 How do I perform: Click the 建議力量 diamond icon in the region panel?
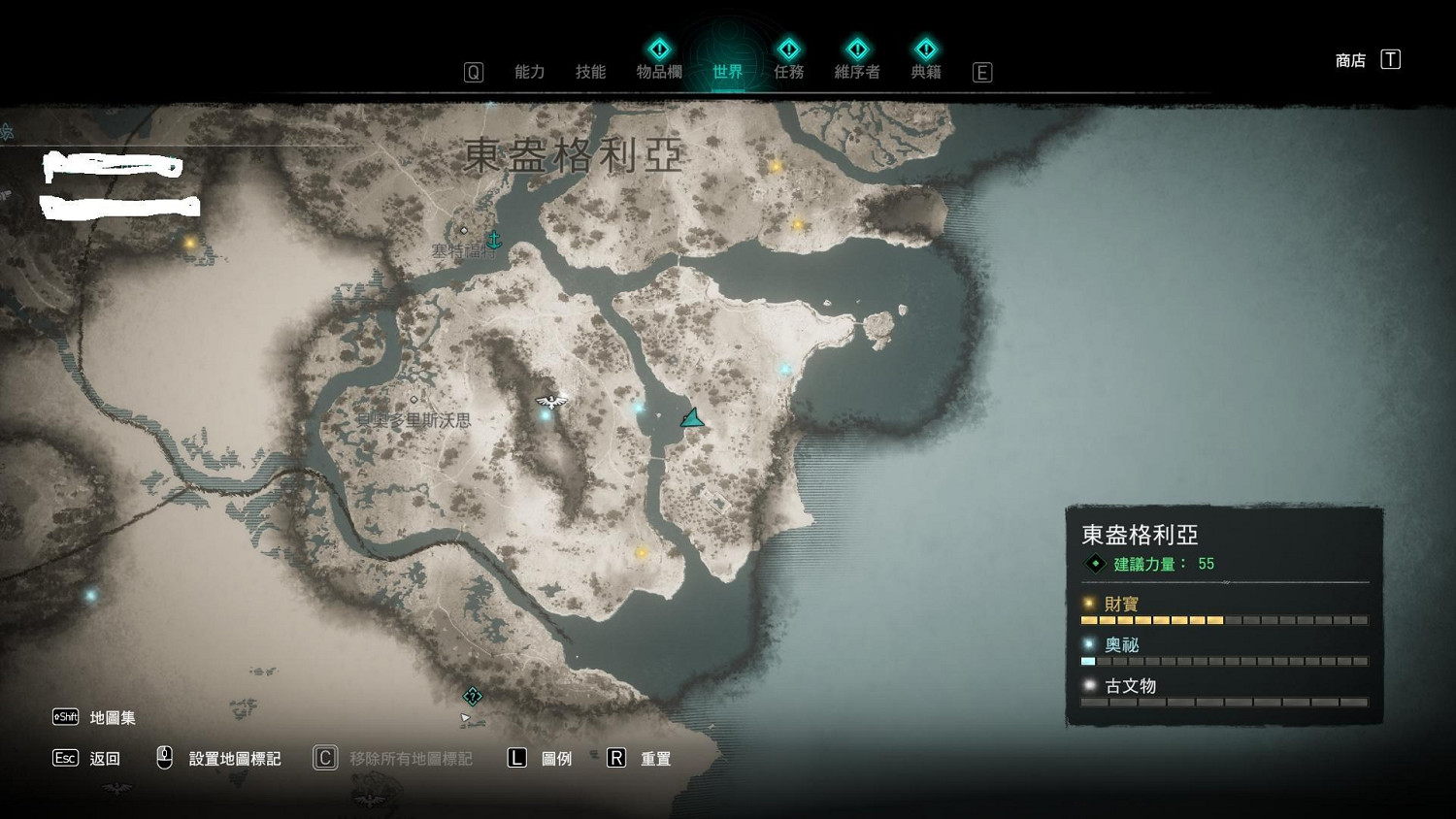pyautogui.click(x=1095, y=563)
